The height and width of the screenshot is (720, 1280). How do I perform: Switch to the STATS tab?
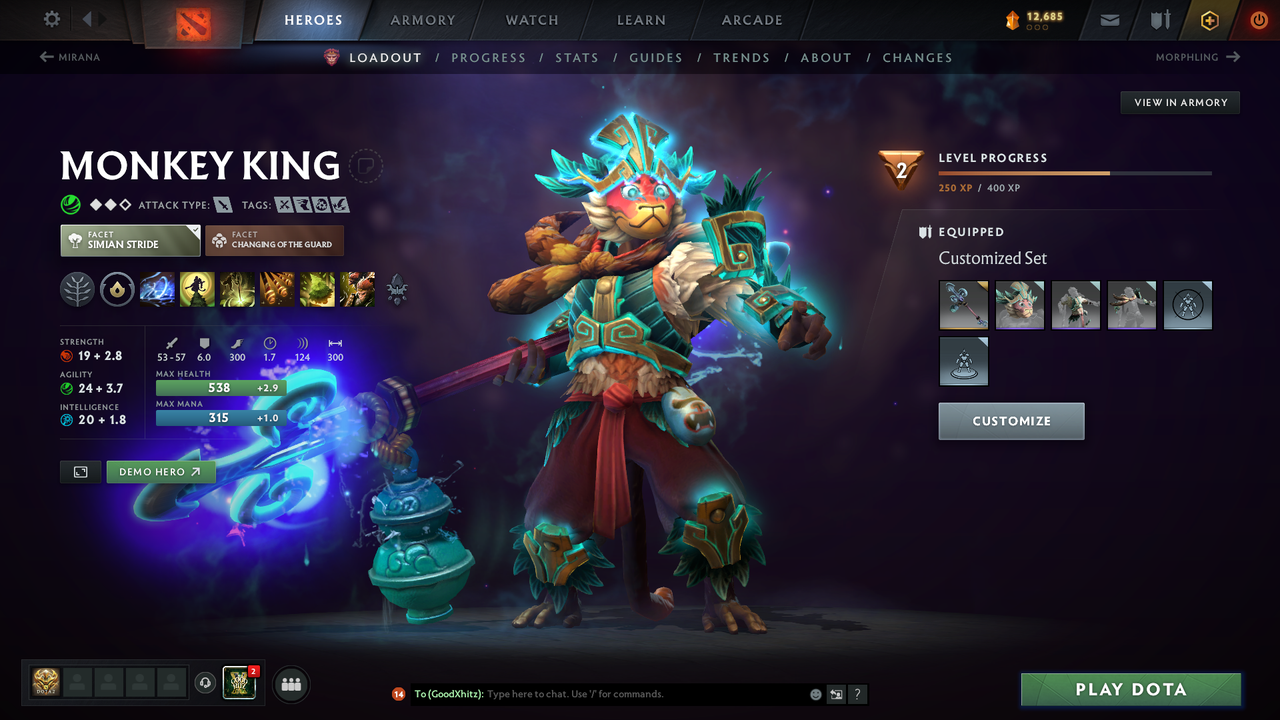[x=577, y=57]
